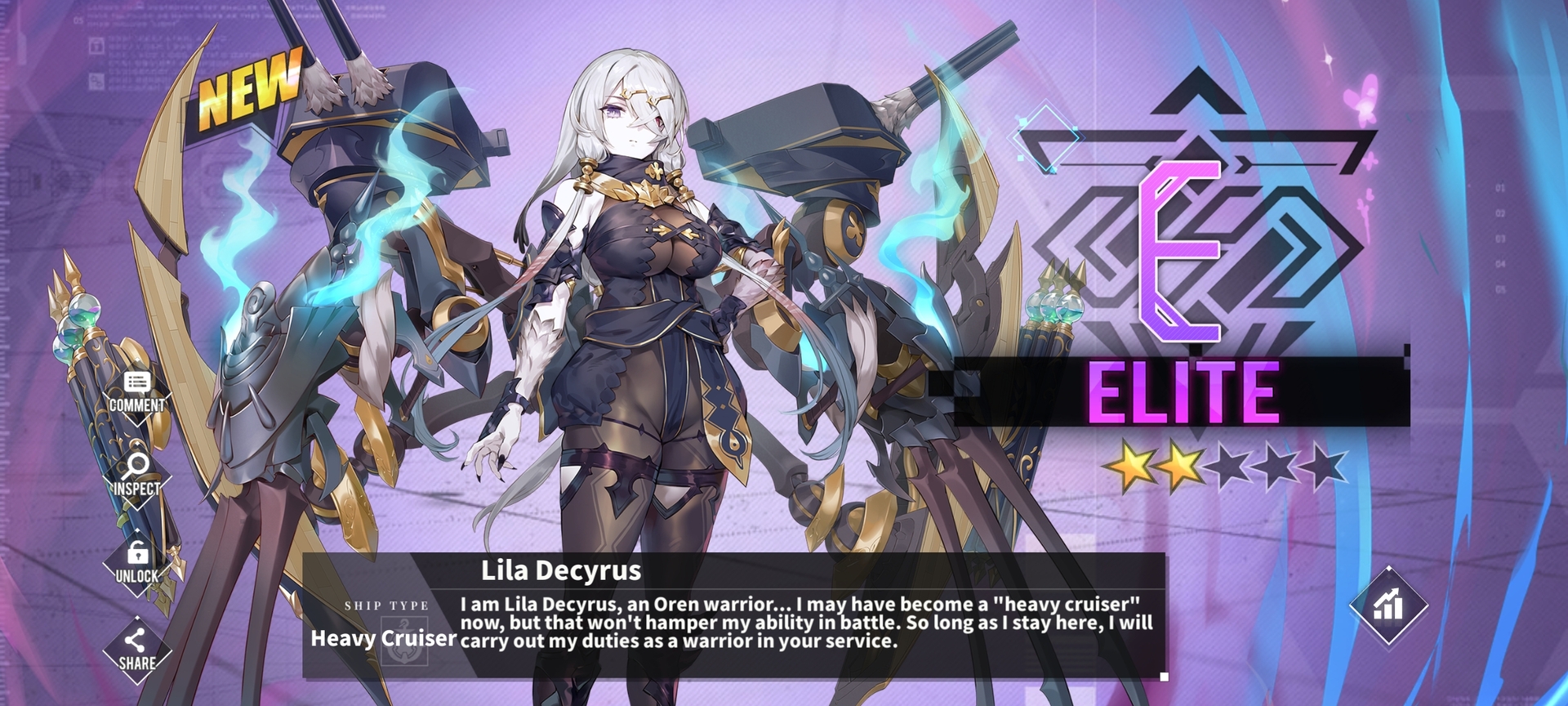Share this ship acquisition
The width and height of the screenshot is (1568, 706).
tap(137, 650)
